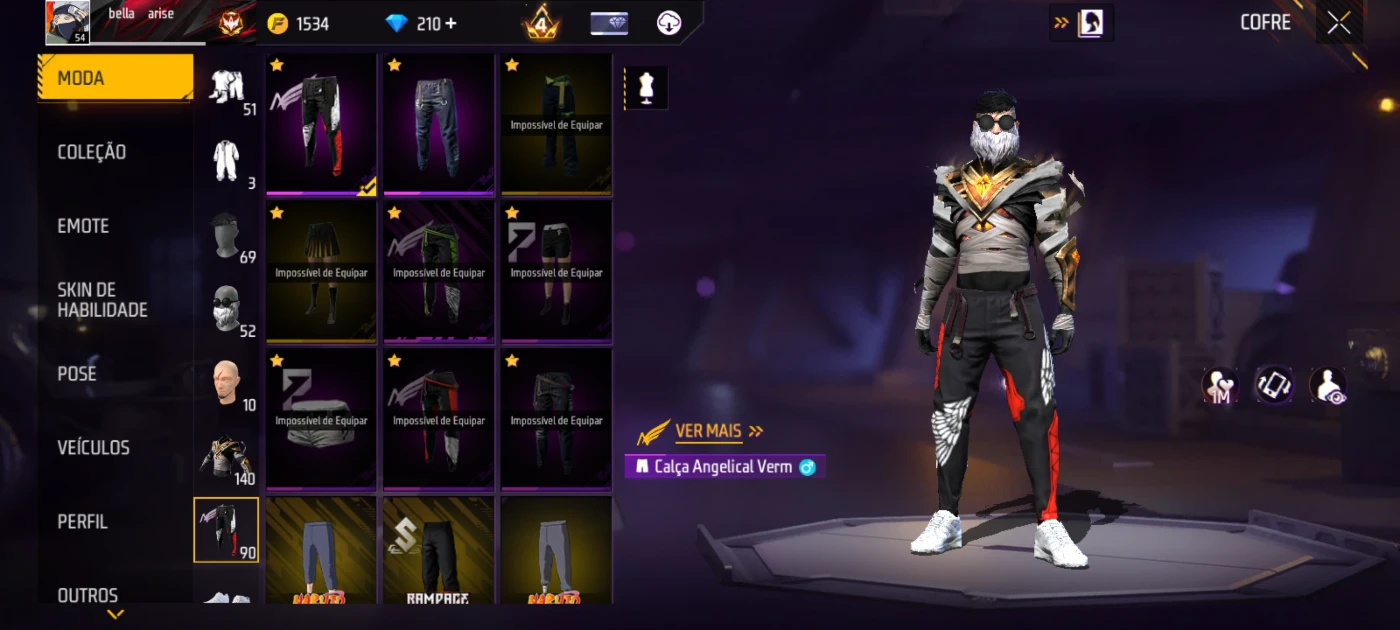Screen dimensions: 1400x630
Task: Close the Cofre vault screen
Action: point(1338,23)
